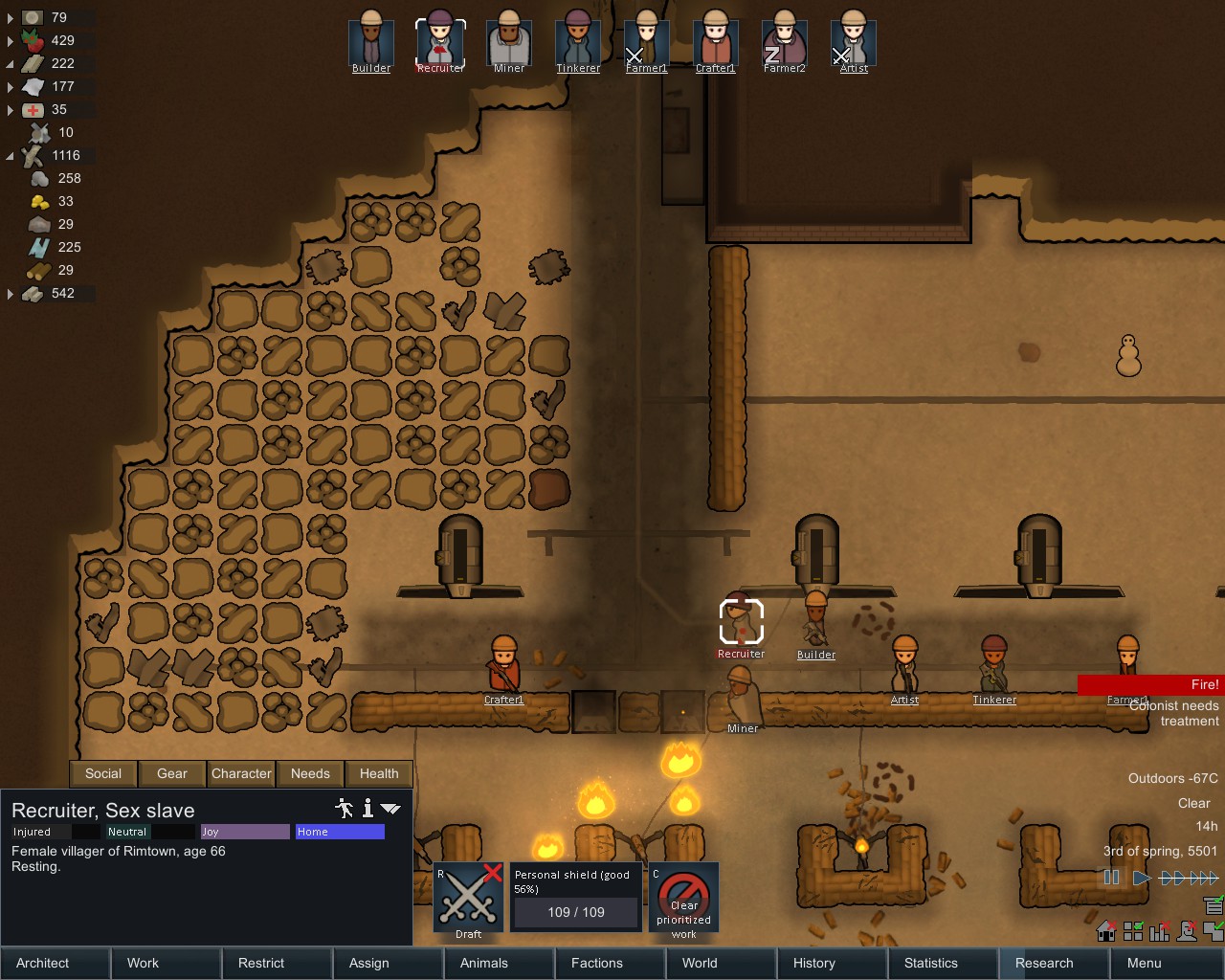The image size is (1225, 980).
Task: Show the Gear tab
Action: [x=172, y=773]
